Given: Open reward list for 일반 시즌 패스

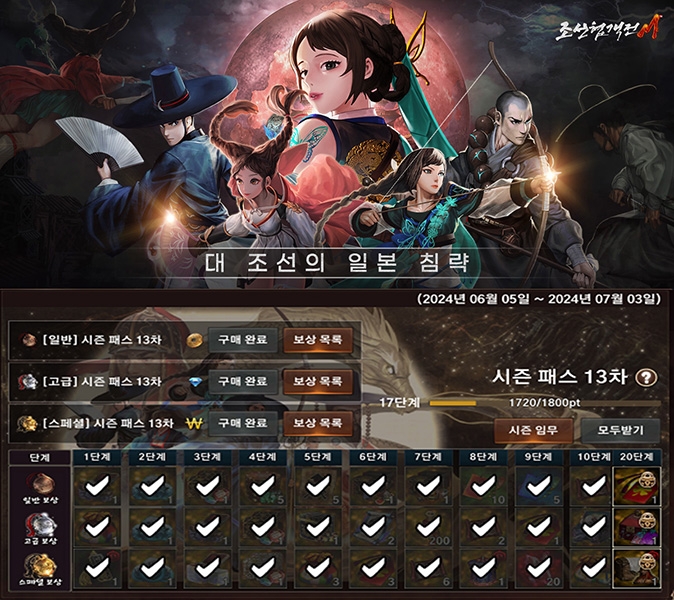Looking at the screenshot, I should (317, 340).
